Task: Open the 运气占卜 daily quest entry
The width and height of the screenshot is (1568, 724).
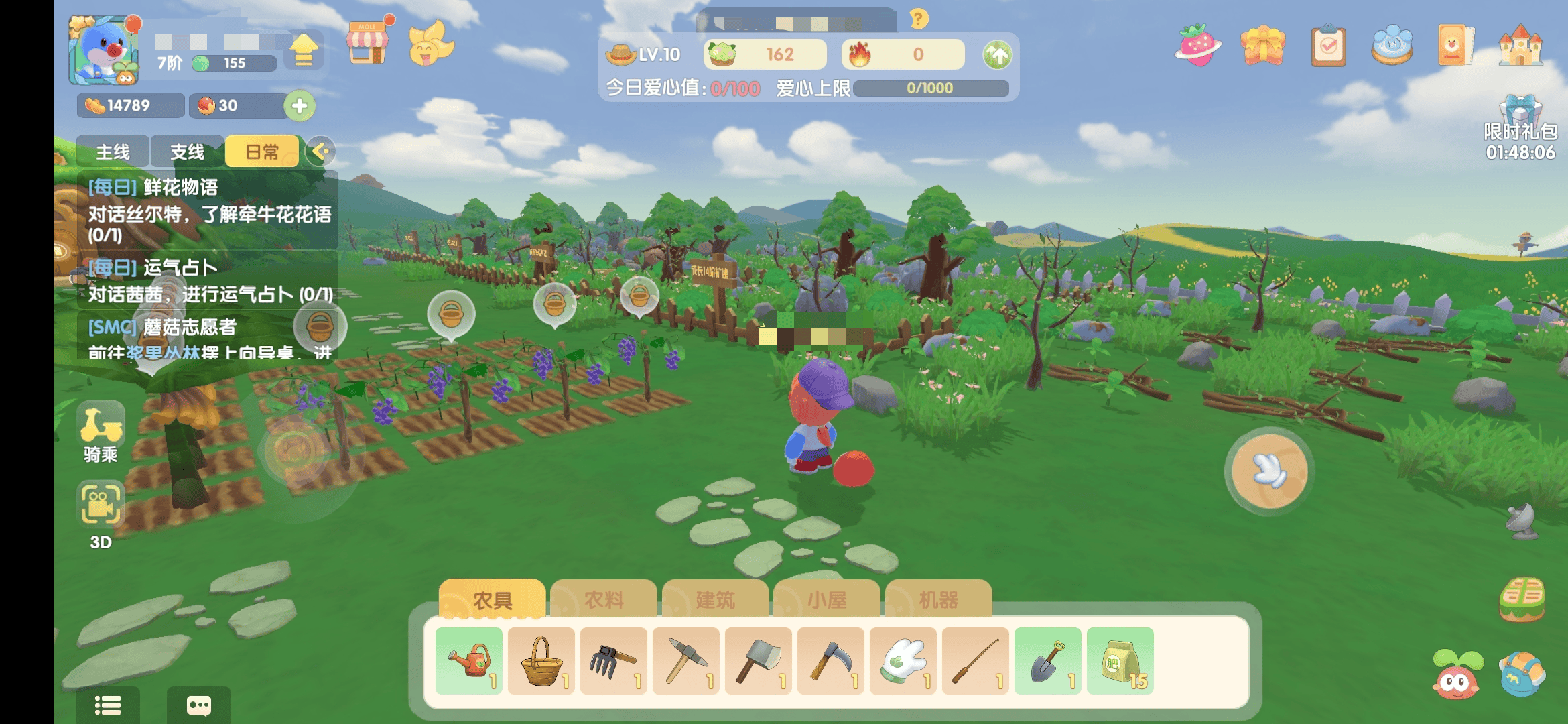Action: click(209, 280)
